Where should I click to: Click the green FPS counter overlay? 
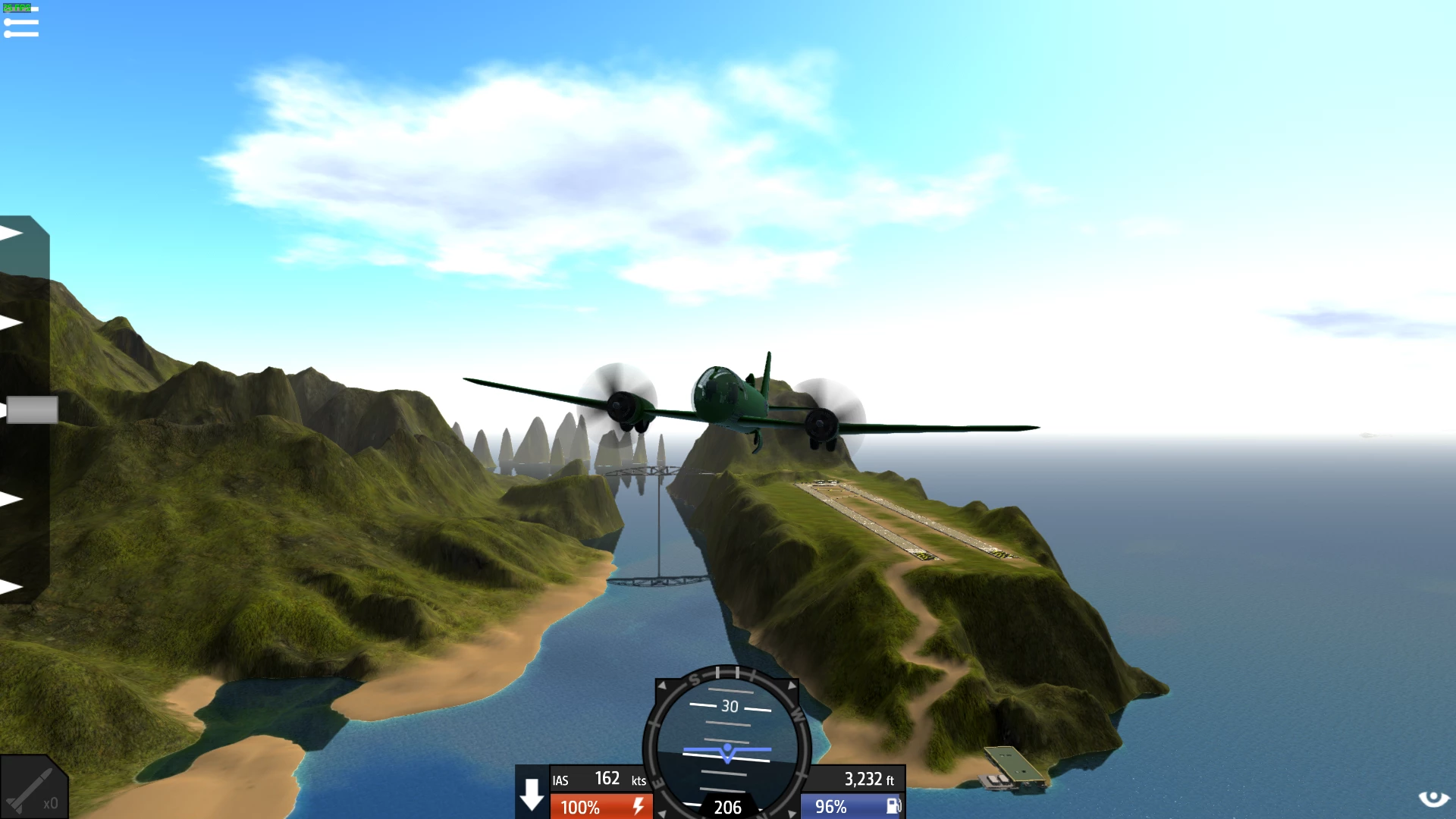click(17, 6)
